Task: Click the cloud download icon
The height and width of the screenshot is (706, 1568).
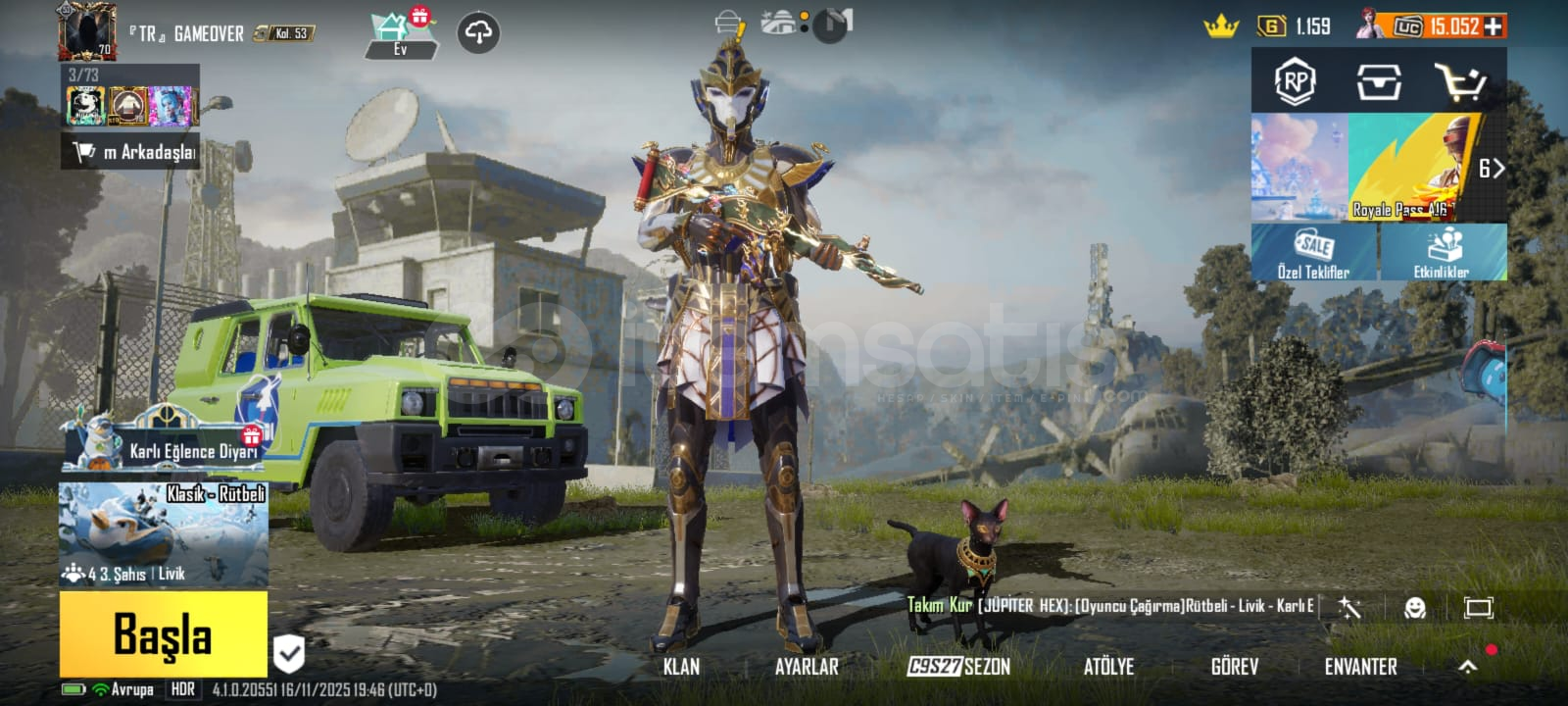Action: pos(478,33)
